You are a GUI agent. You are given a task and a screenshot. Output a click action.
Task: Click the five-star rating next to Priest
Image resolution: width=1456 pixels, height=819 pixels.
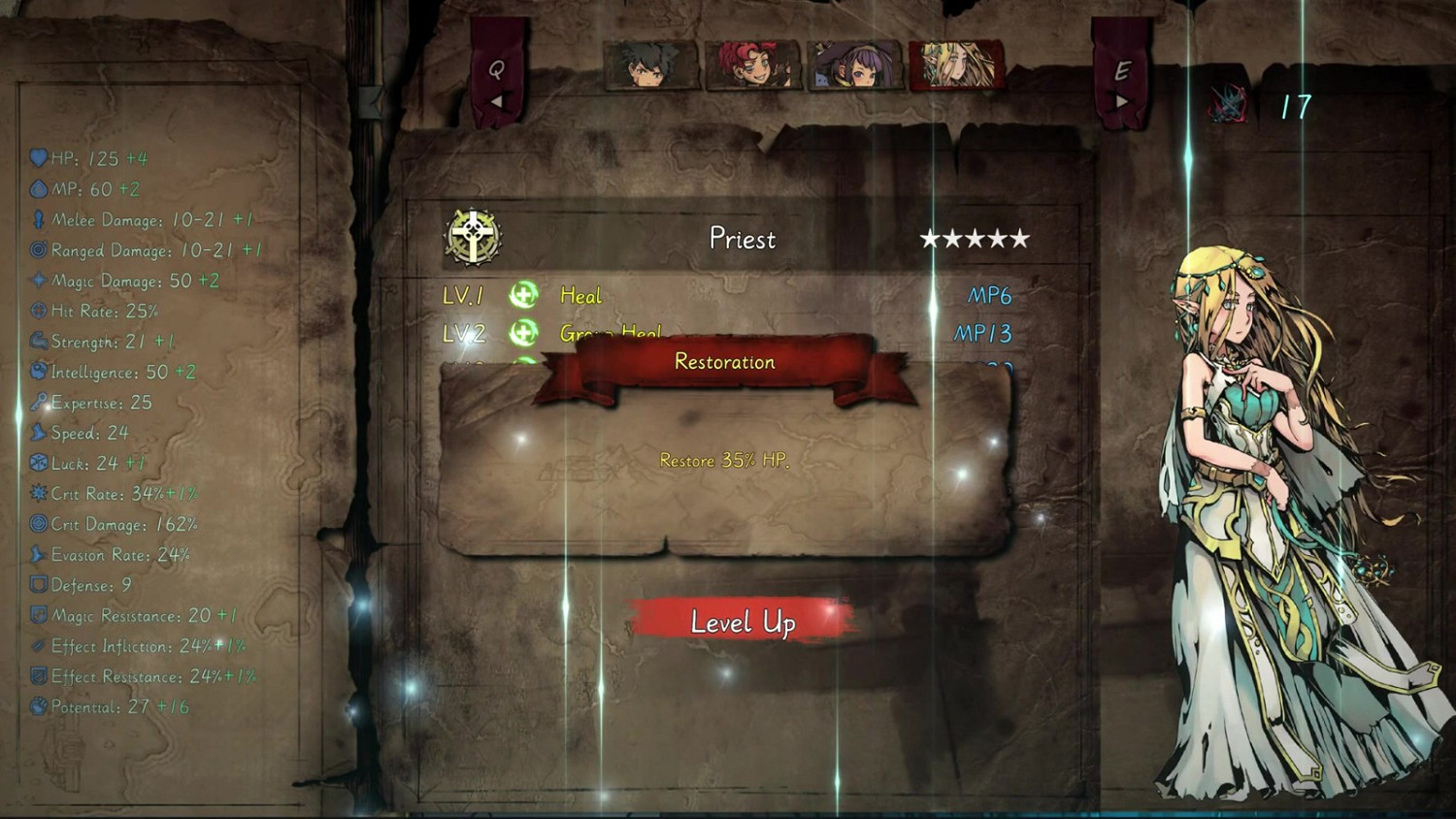[x=976, y=238]
